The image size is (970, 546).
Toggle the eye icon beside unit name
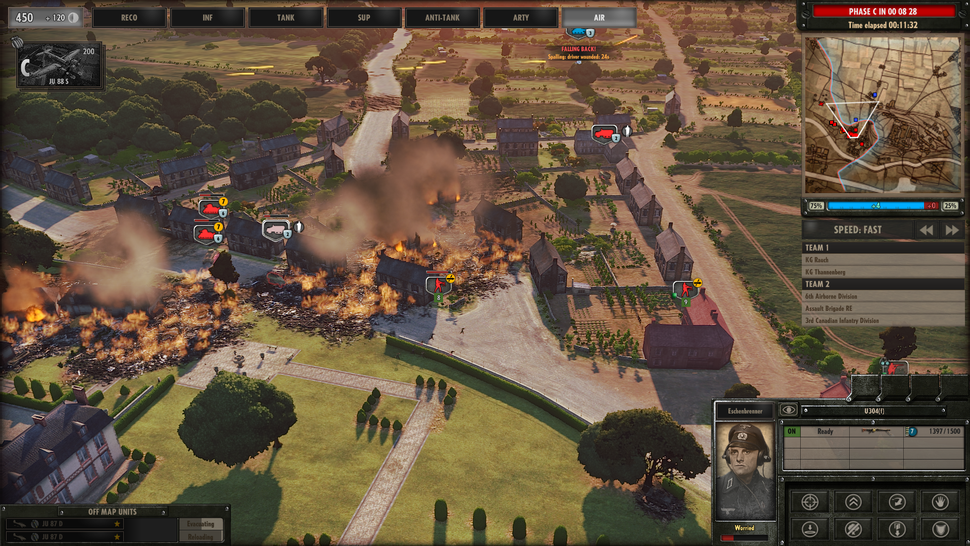click(789, 409)
